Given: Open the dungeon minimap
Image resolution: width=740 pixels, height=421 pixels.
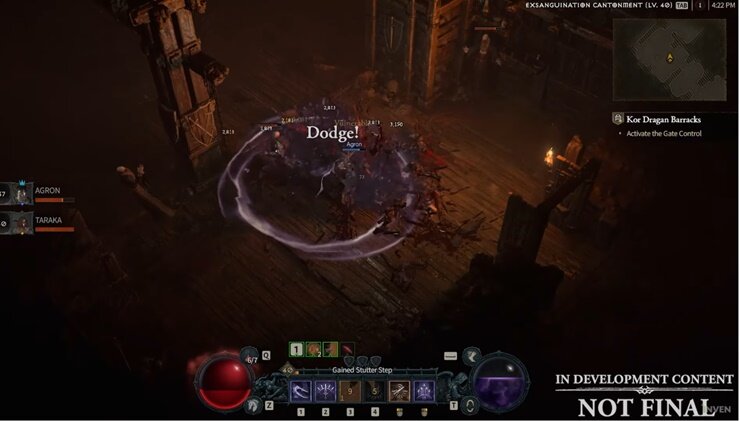Looking at the screenshot, I should point(669,59).
